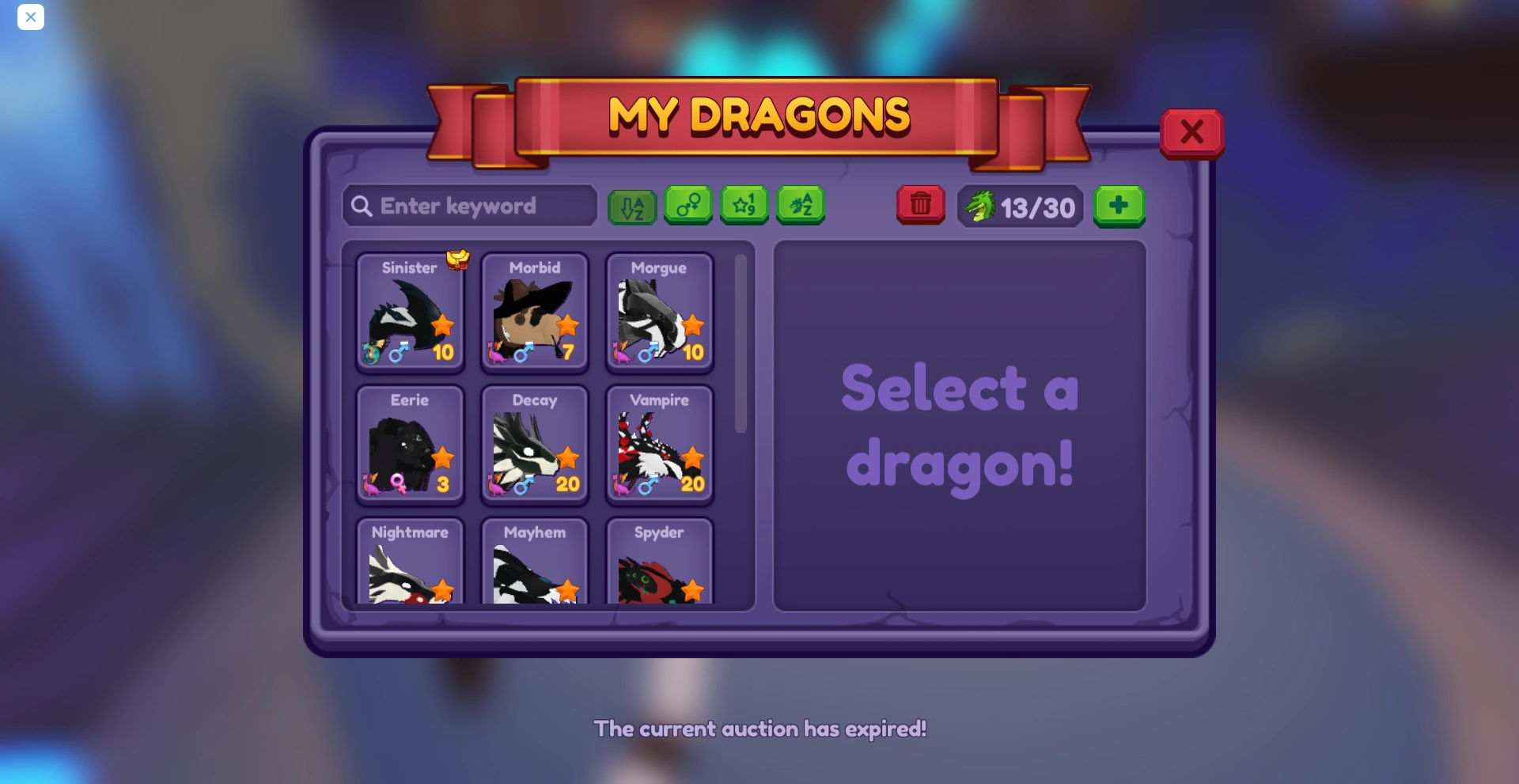Click the dragon counter showing 13/30
Screen dimensions: 1519x784
(1020, 206)
